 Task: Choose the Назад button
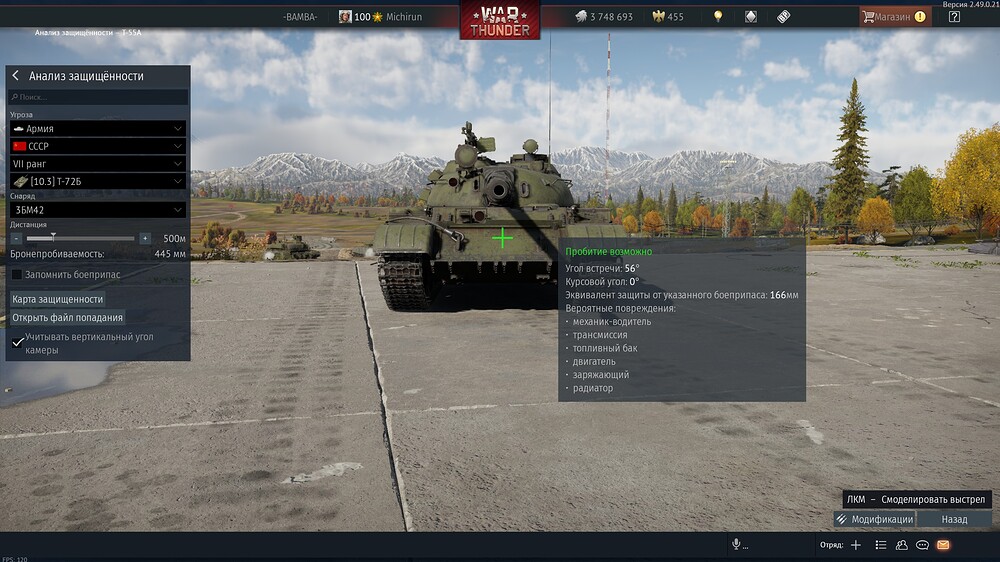pos(954,519)
